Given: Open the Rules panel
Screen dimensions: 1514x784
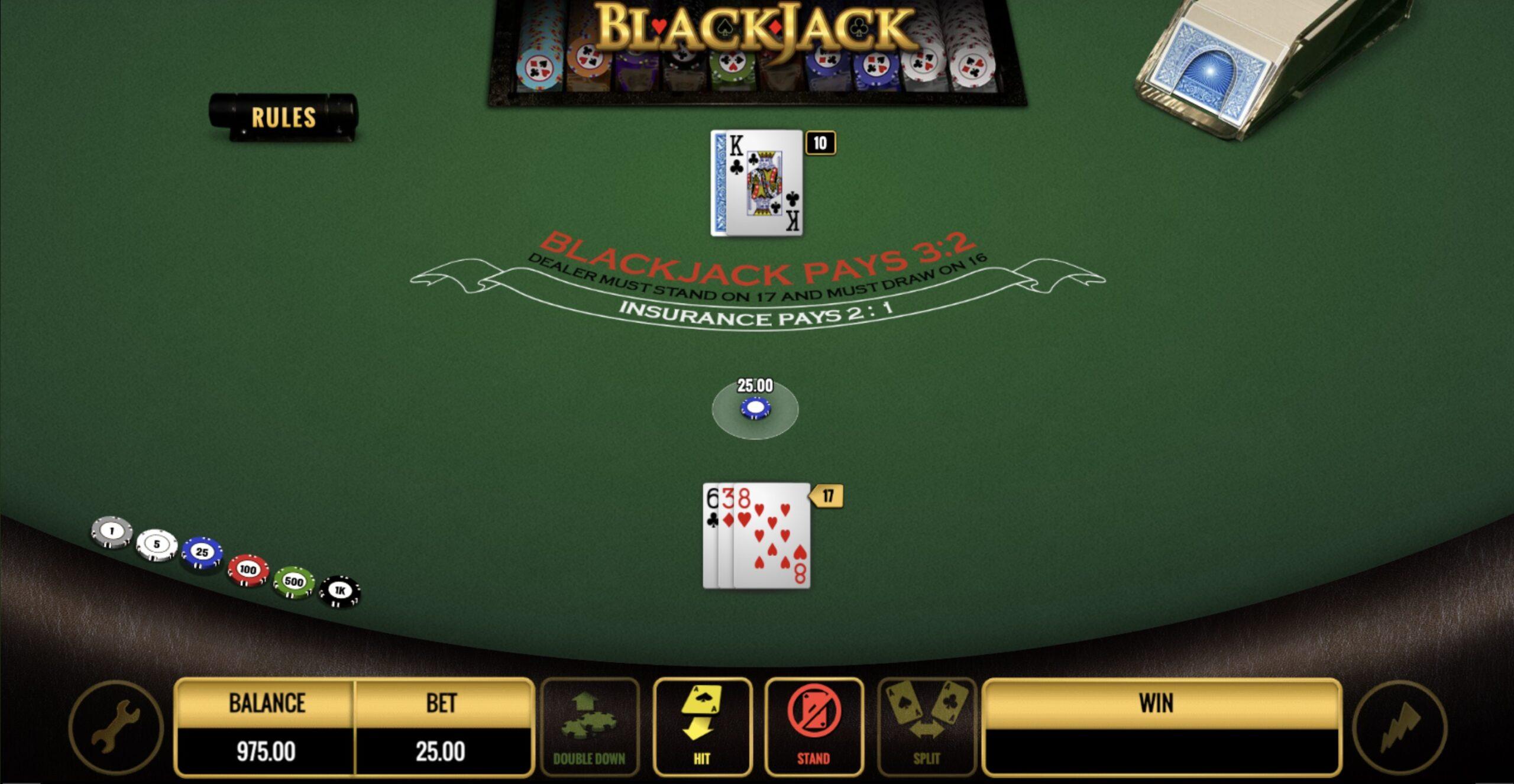Looking at the screenshot, I should [283, 116].
